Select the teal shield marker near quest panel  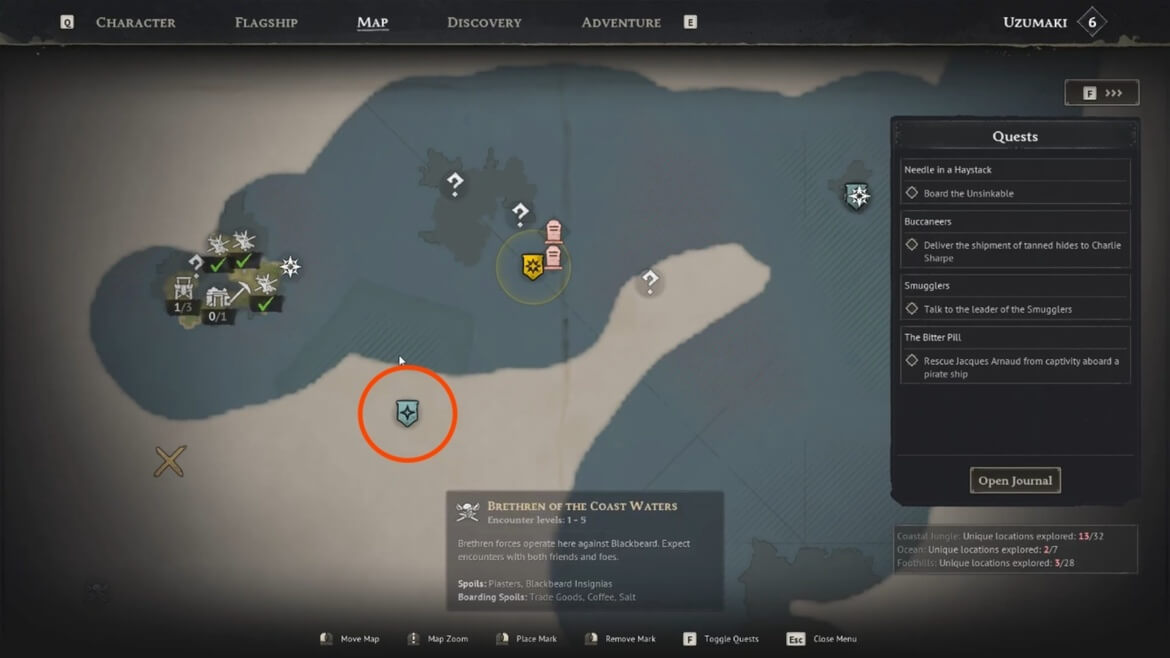(857, 196)
